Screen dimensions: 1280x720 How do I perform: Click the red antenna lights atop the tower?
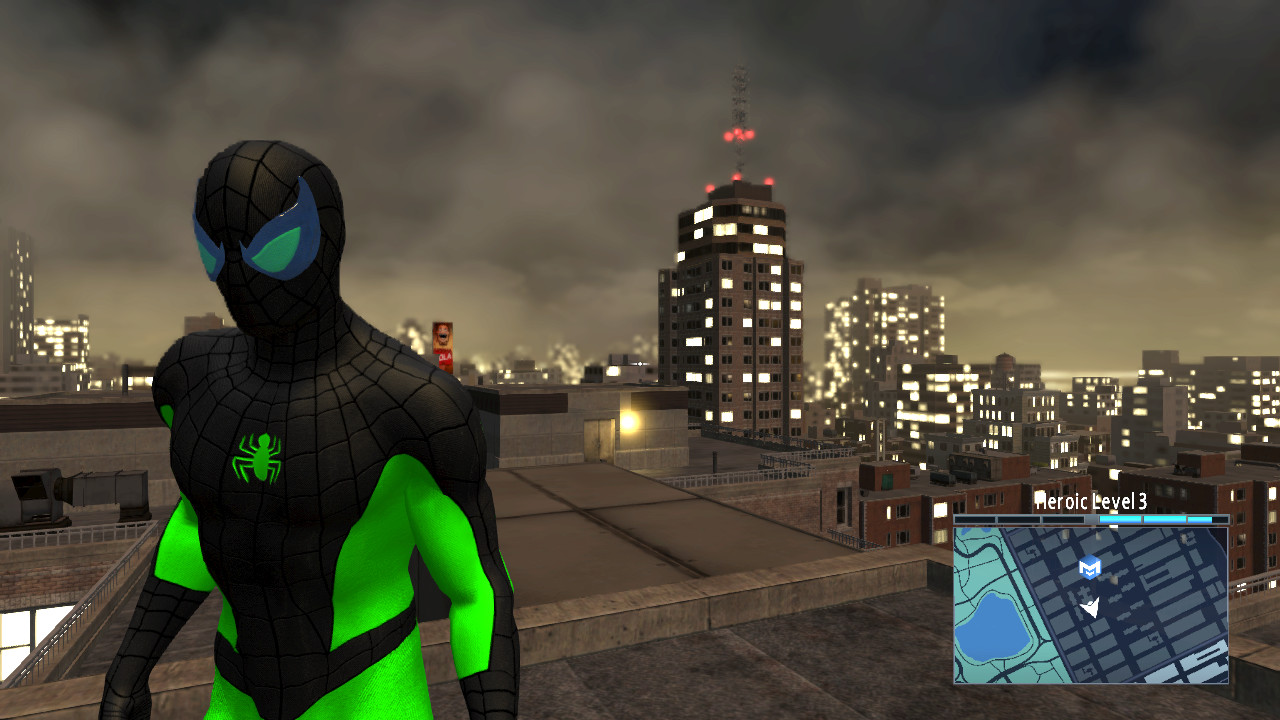pyautogui.click(x=737, y=135)
